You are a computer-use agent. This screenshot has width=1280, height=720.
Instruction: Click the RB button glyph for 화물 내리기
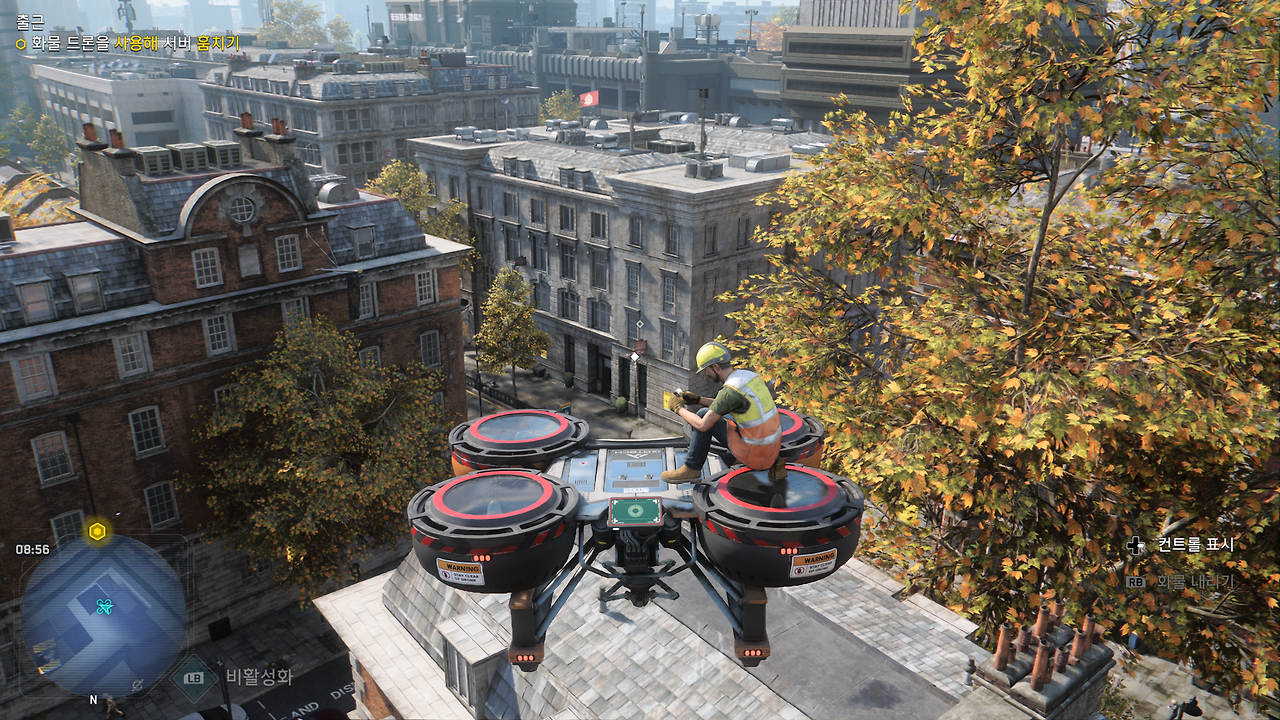point(1136,581)
